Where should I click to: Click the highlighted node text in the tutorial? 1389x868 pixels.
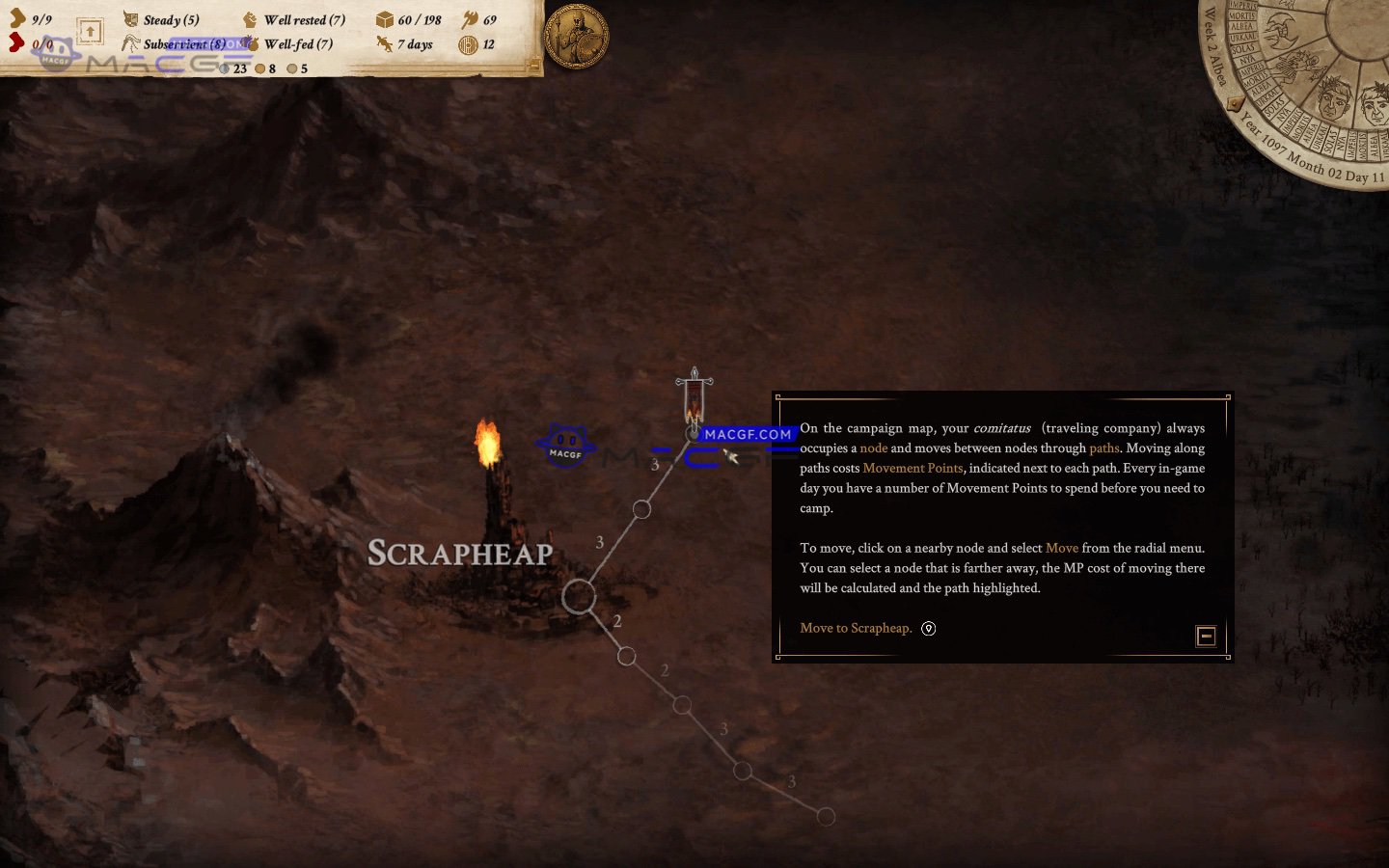coord(874,448)
